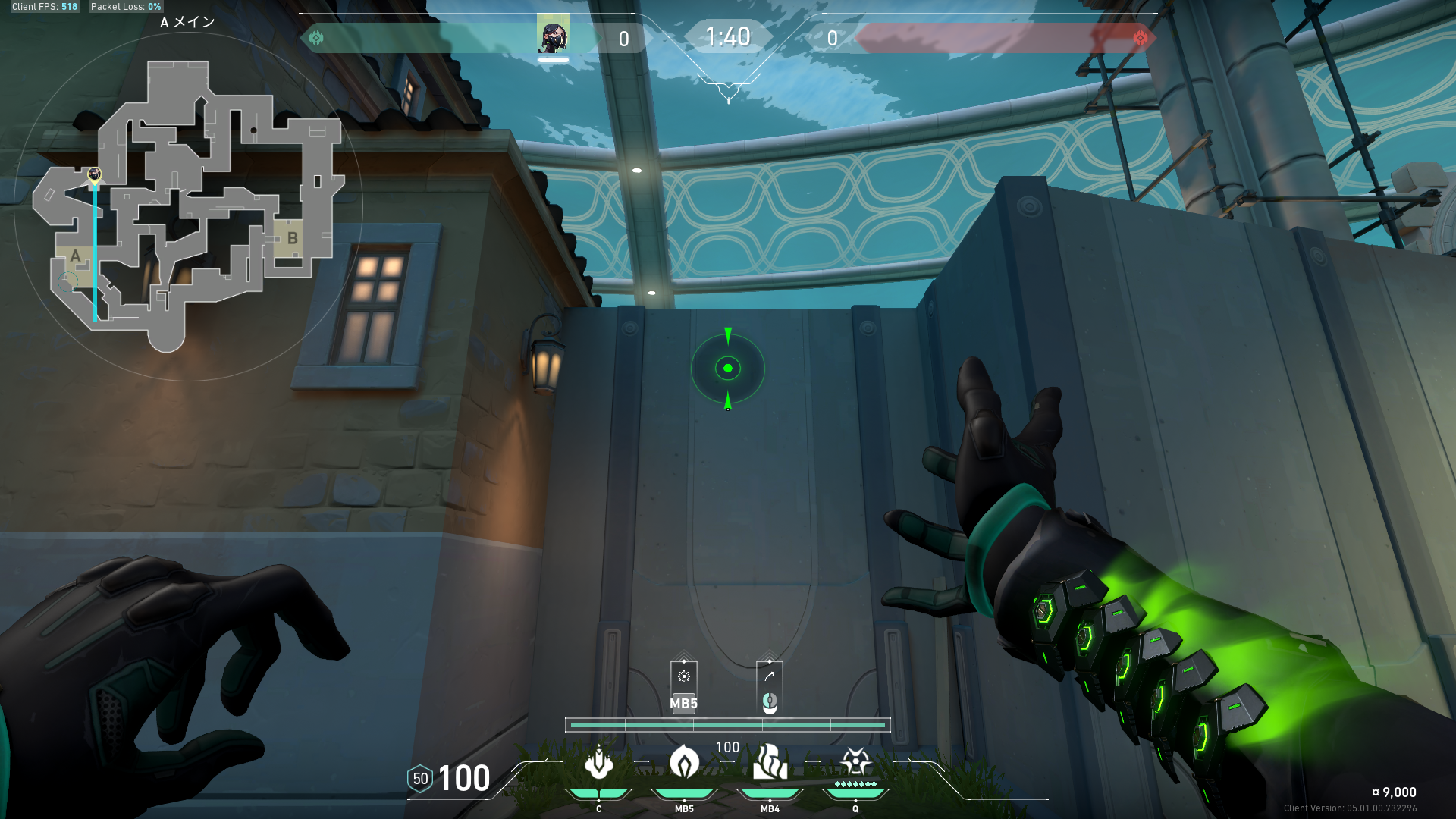Open the minimap
This screenshot has width=1456, height=819.
[x=187, y=206]
